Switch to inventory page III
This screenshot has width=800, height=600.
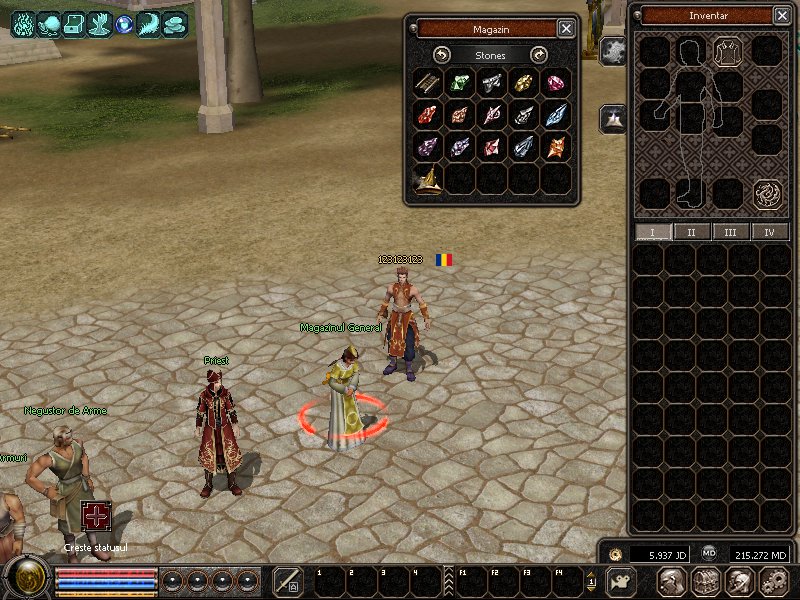pos(730,232)
